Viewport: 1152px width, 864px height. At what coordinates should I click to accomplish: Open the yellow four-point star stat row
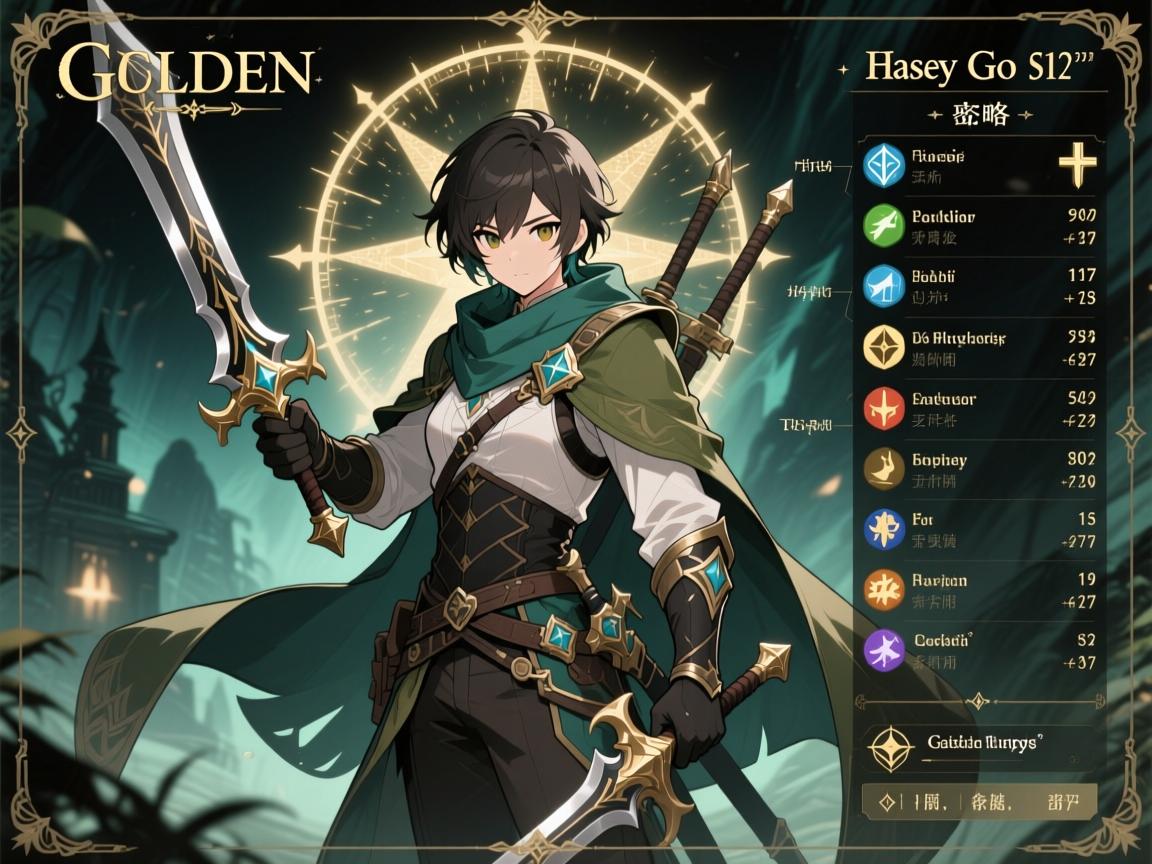pos(883,347)
